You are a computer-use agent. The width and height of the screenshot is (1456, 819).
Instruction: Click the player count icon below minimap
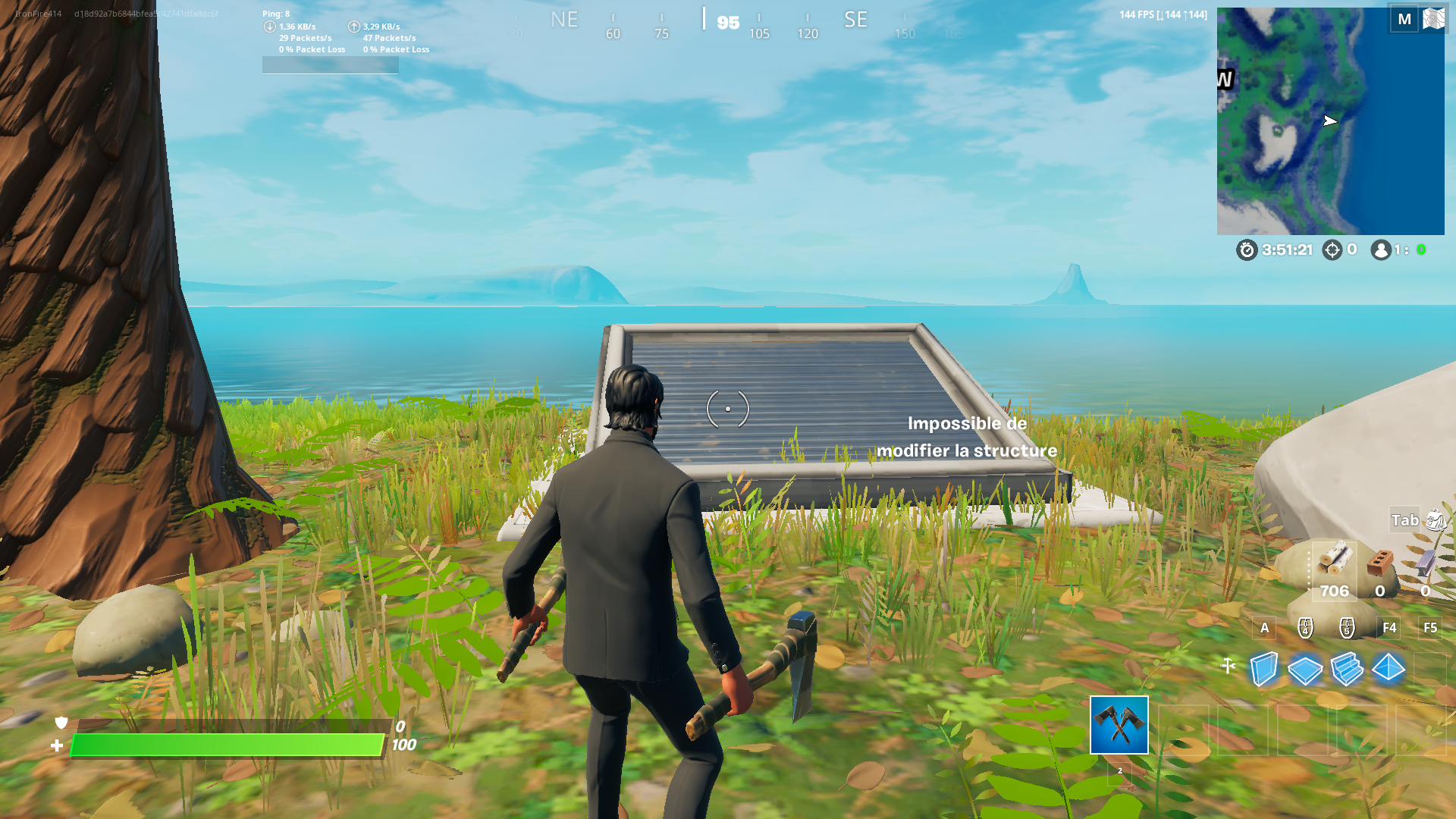coord(1380,250)
